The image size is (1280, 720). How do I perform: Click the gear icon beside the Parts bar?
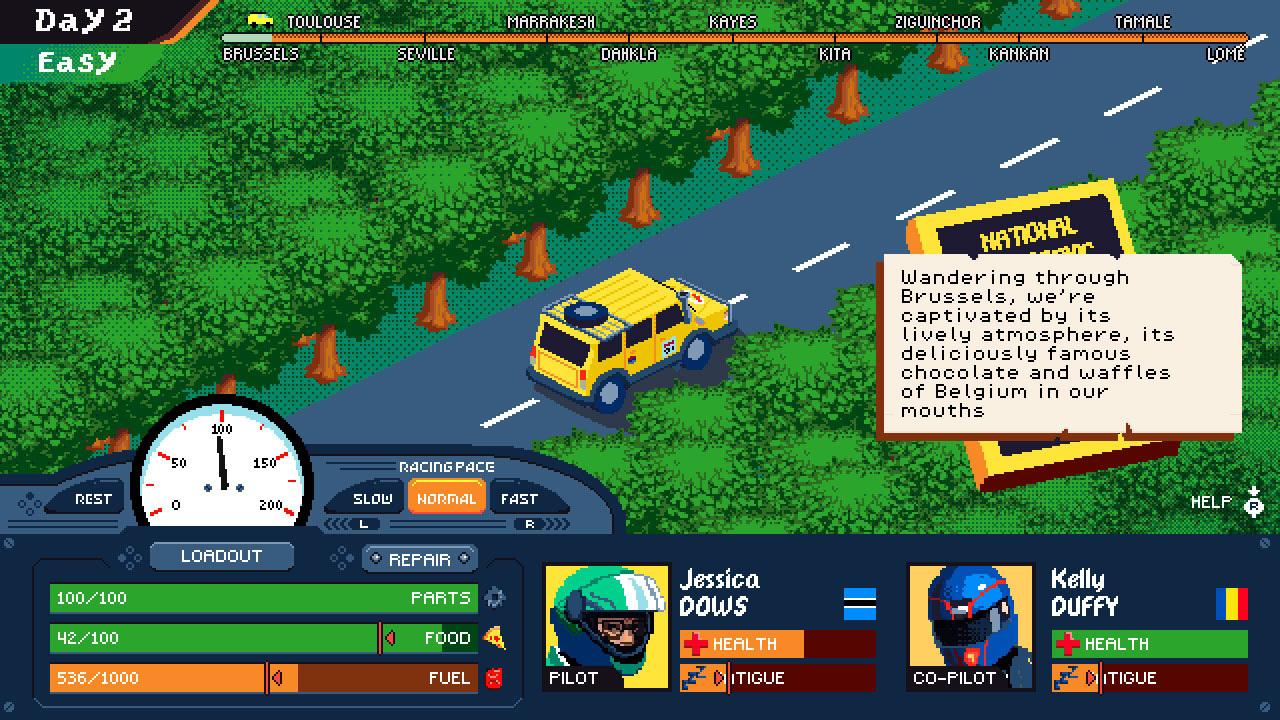[495, 597]
